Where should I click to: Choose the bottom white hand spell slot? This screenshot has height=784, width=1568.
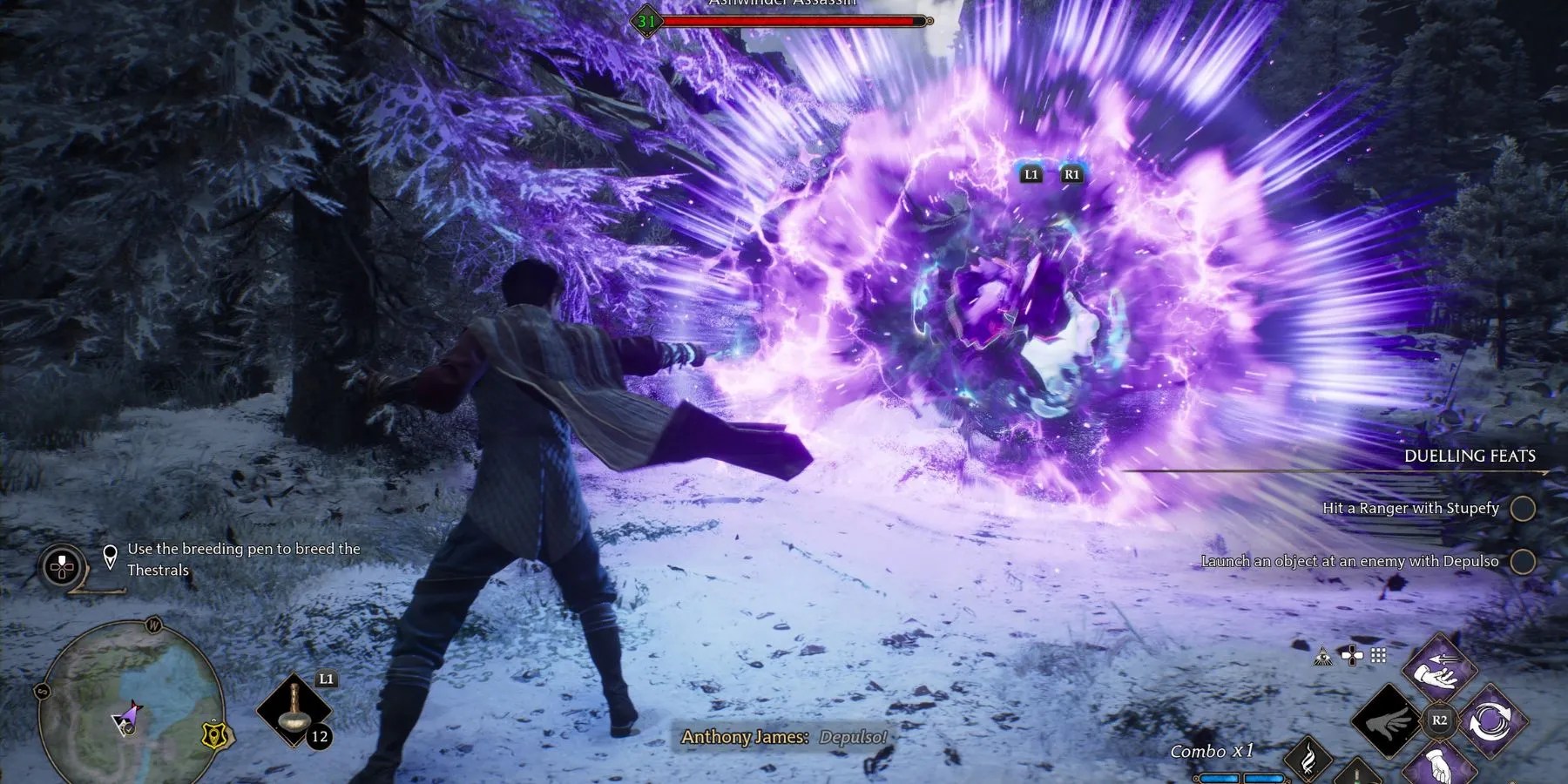tap(1439, 766)
